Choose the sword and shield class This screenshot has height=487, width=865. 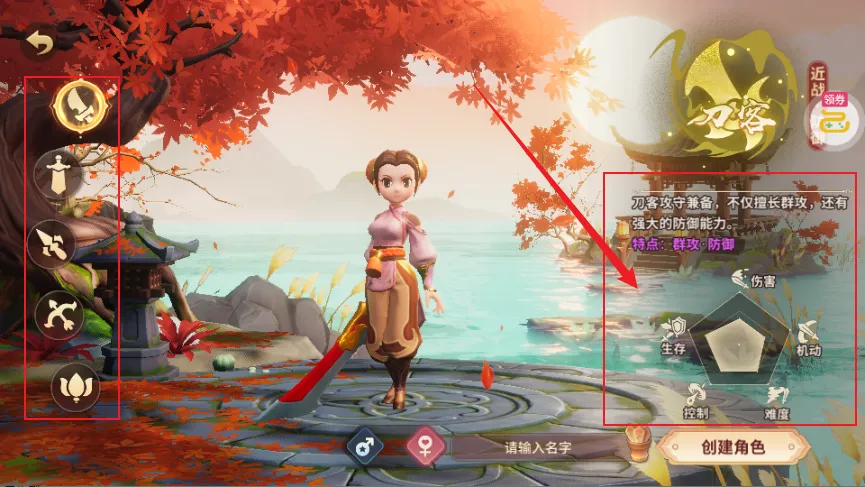(x=56, y=174)
